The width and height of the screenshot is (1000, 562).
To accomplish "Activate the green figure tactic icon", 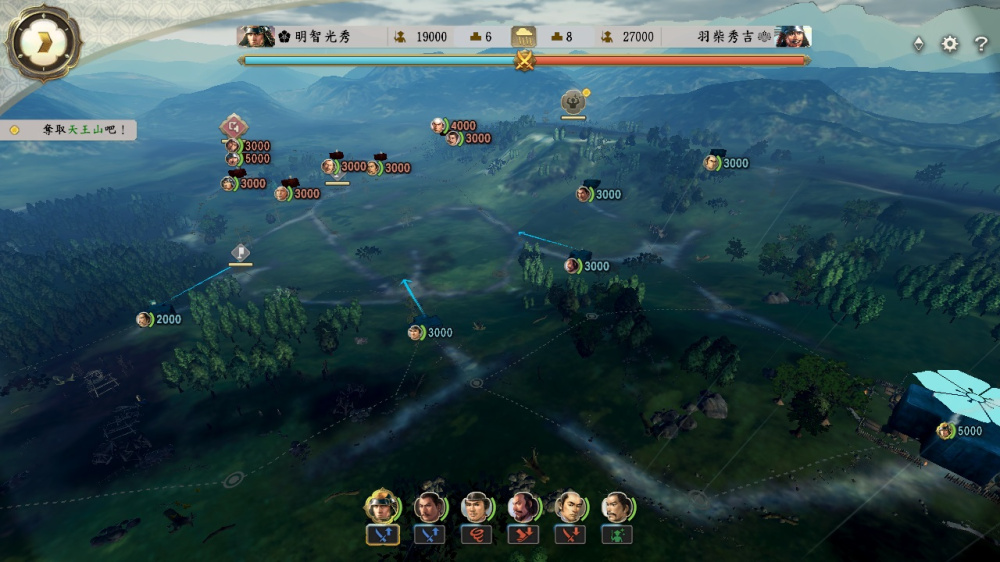I will 617,535.
